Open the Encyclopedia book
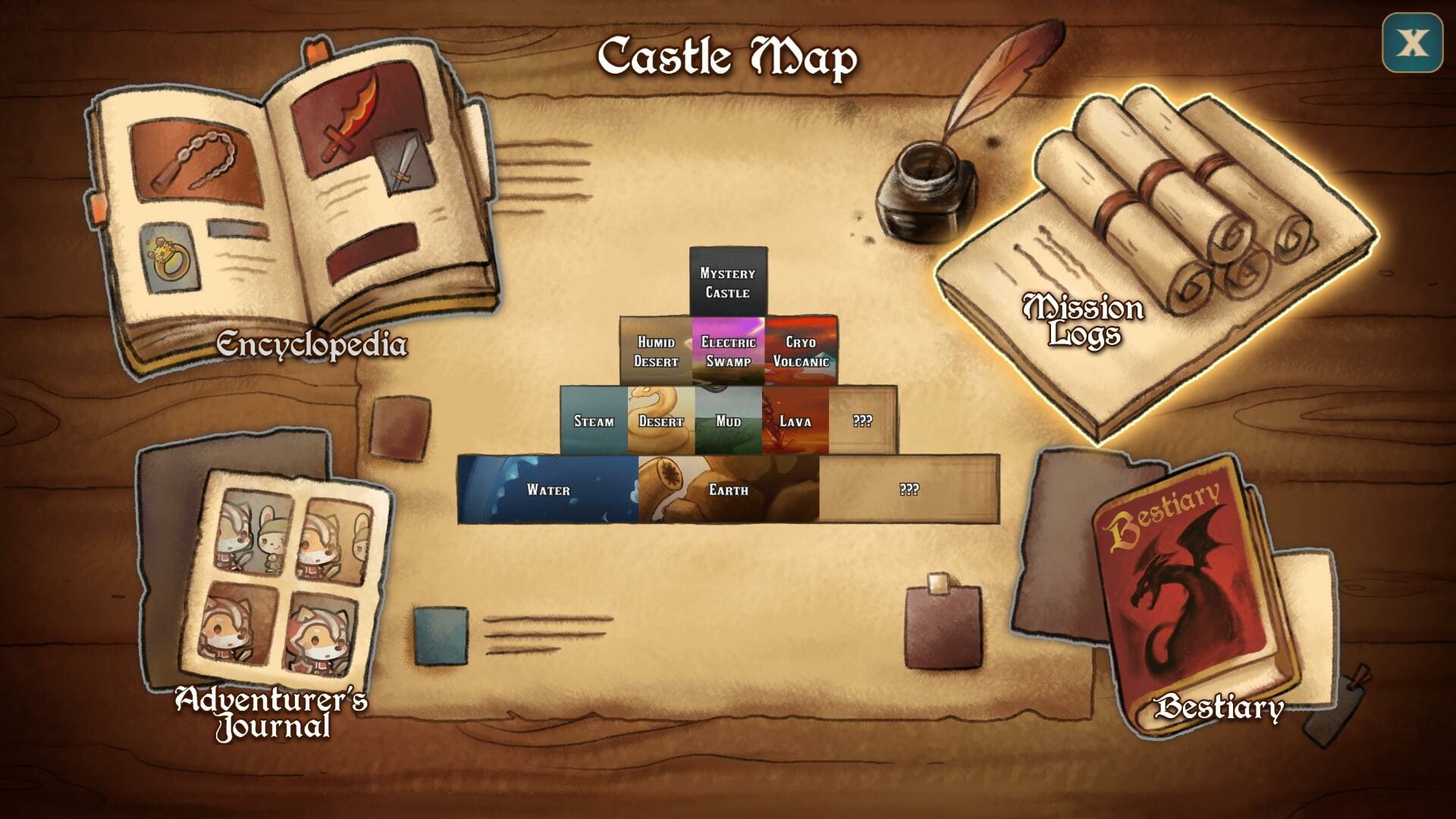Image resolution: width=1456 pixels, height=819 pixels. coord(296,220)
